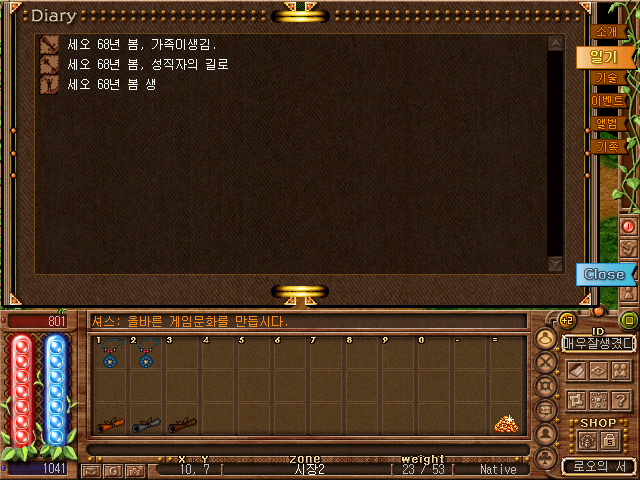Select the amulet in hotbar slot 2
This screenshot has width=640, height=480.
146,356
